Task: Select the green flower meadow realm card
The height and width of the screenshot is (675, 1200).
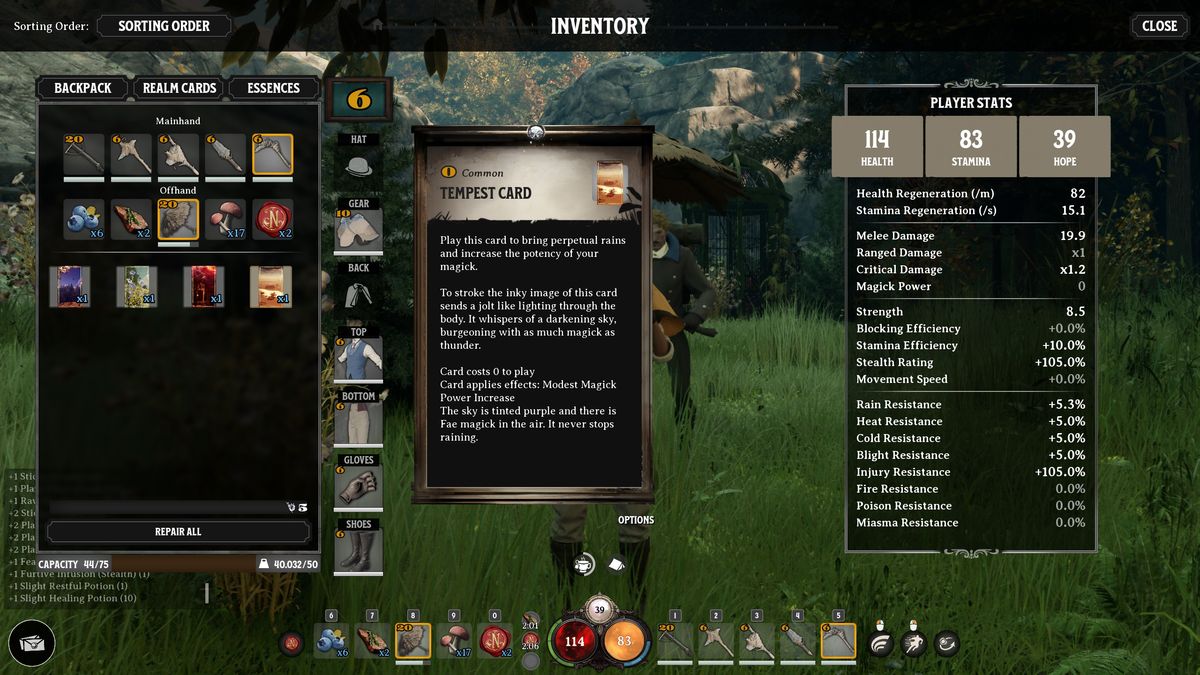Action: pyautogui.click(x=137, y=286)
